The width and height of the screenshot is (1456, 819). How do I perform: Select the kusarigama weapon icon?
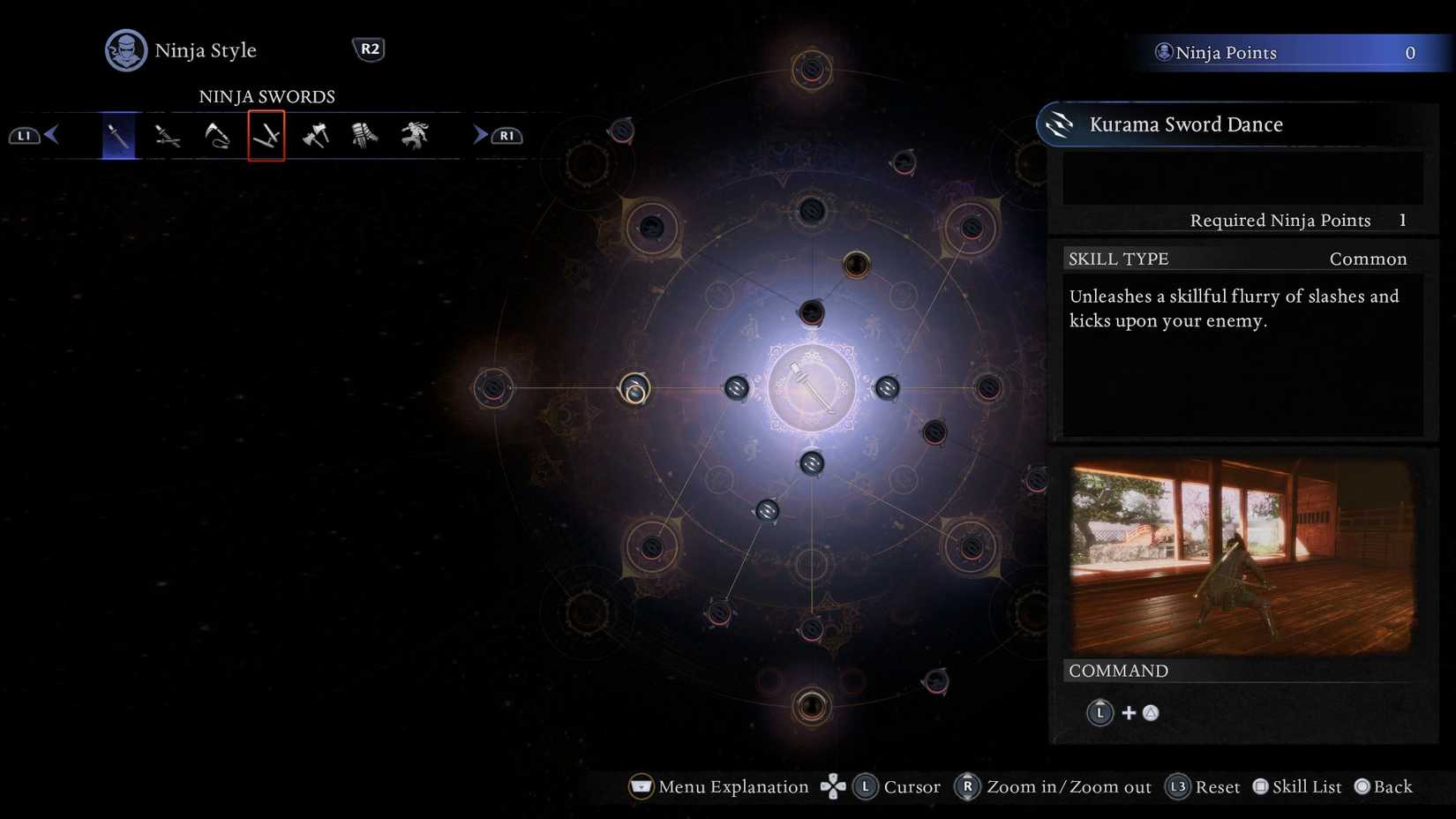click(x=216, y=135)
